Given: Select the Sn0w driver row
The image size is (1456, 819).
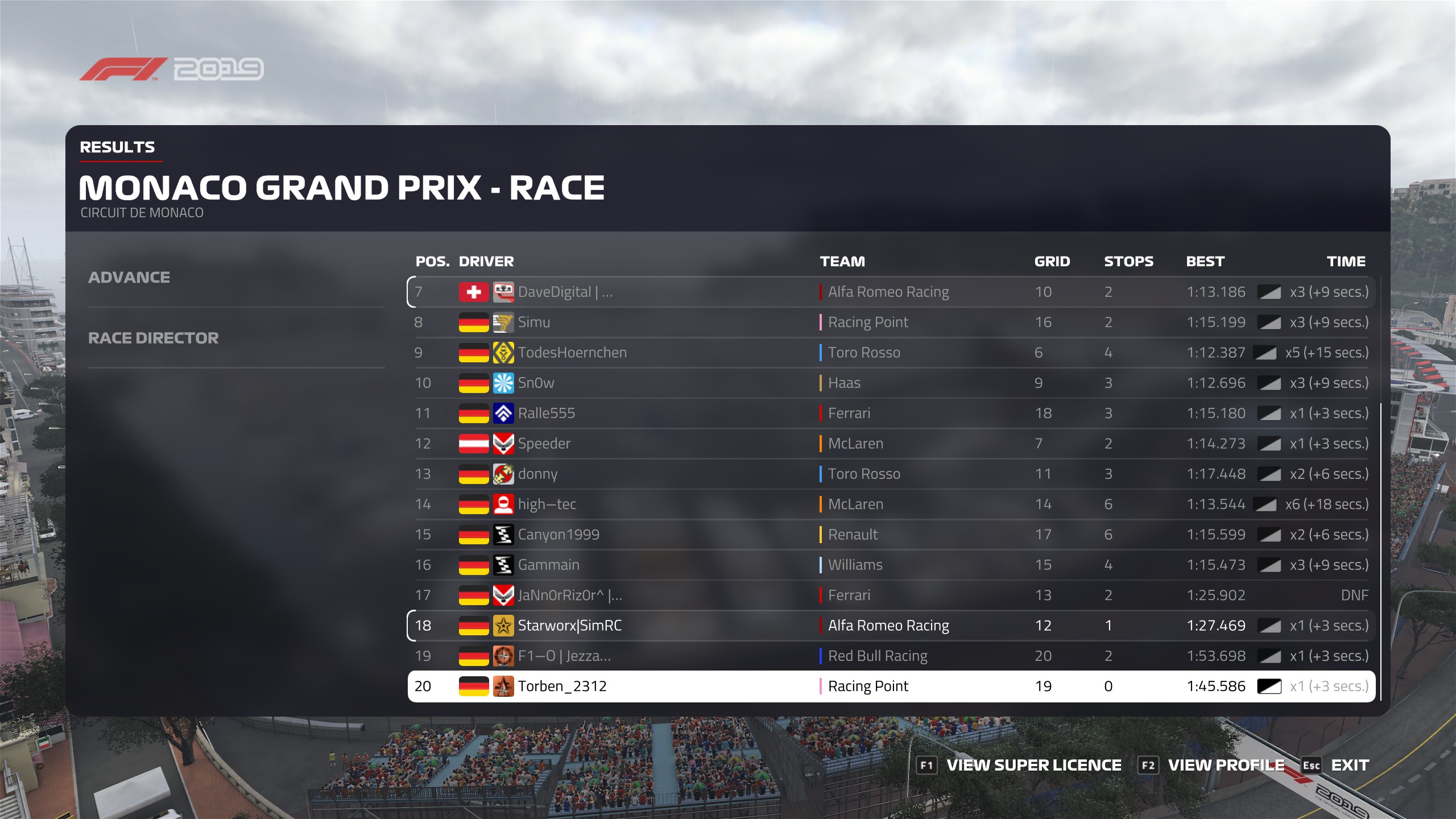Looking at the screenshot, I should (x=891, y=383).
